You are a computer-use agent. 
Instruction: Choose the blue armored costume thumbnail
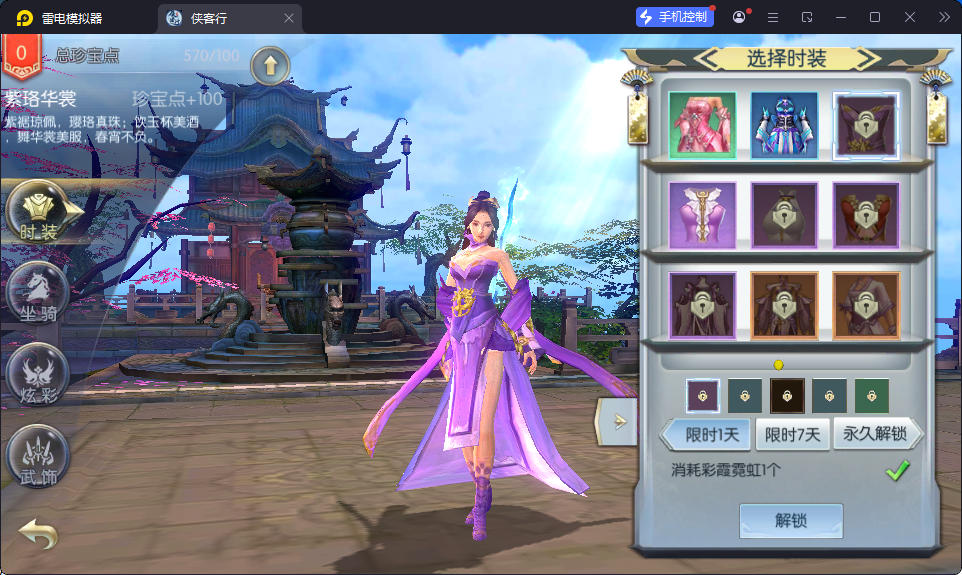click(x=784, y=125)
